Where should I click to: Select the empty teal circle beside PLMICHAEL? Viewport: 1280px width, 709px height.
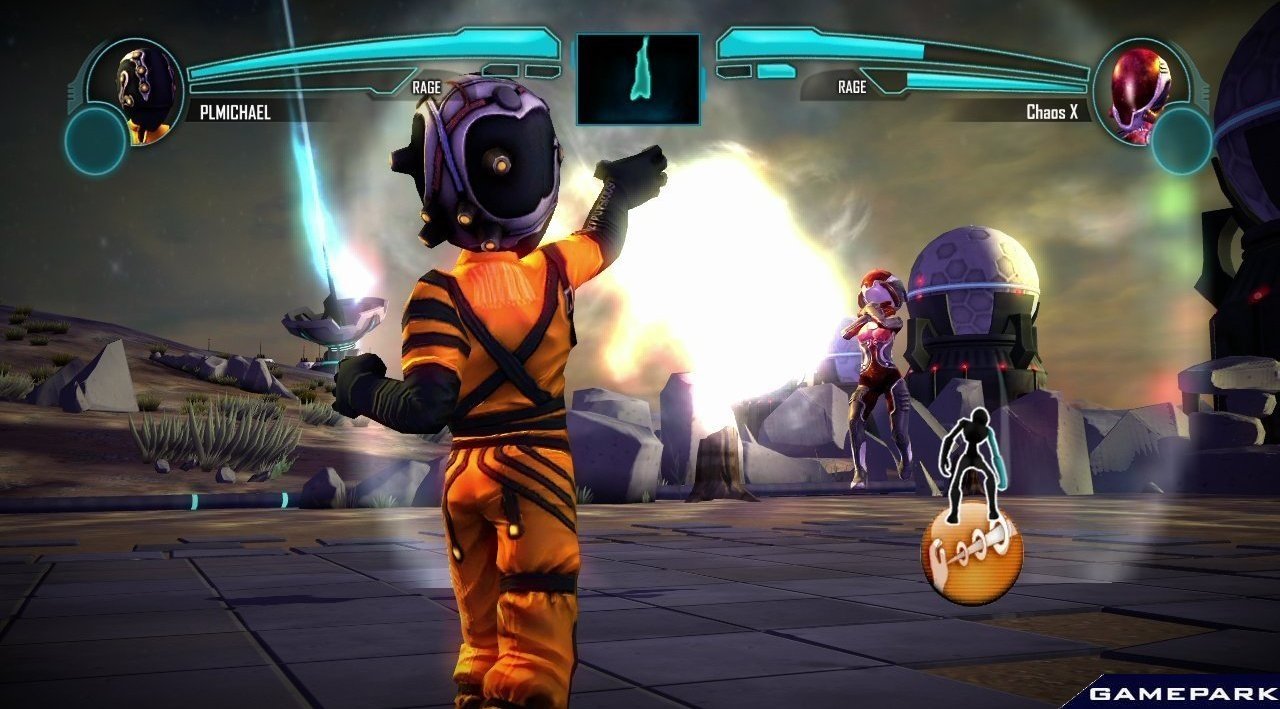[95, 140]
